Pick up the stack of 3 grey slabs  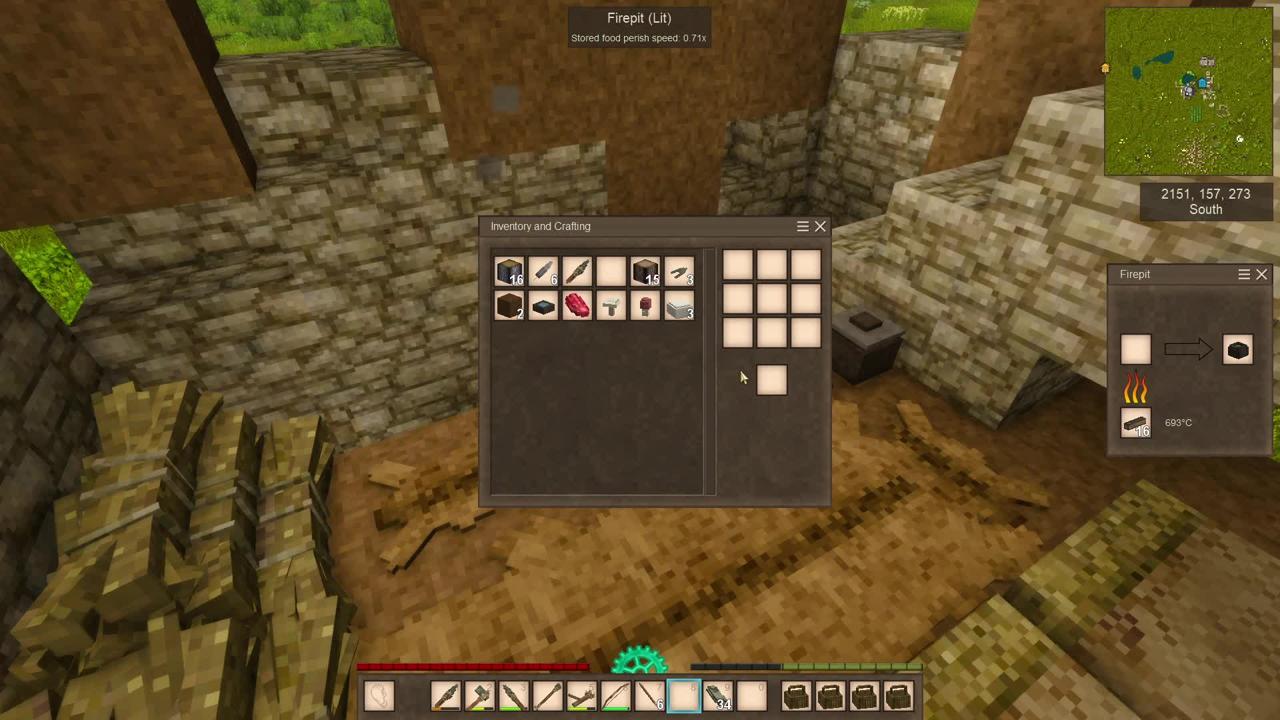tap(679, 306)
